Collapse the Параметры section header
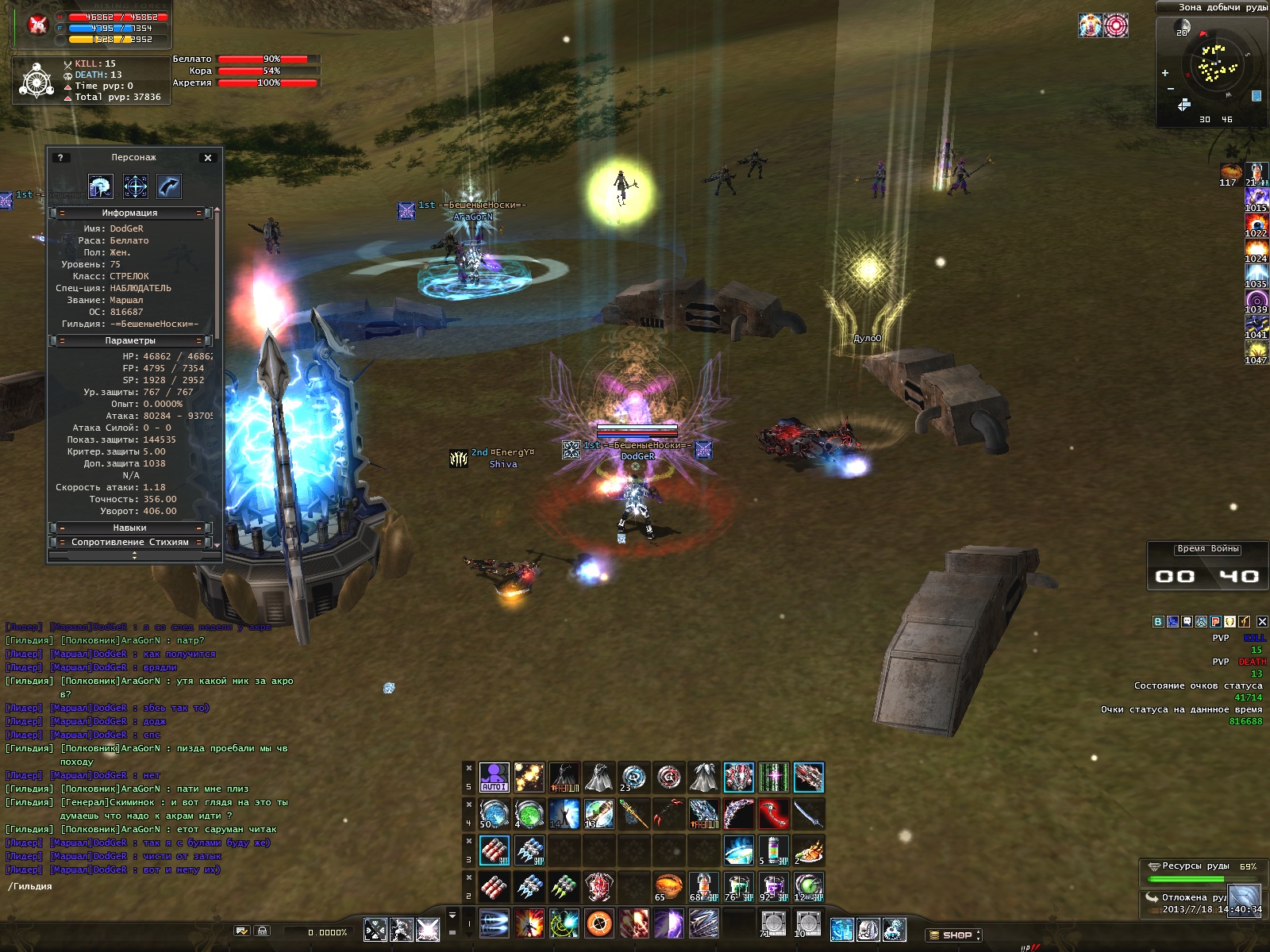Viewport: 1270px width, 952px height. tap(129, 341)
